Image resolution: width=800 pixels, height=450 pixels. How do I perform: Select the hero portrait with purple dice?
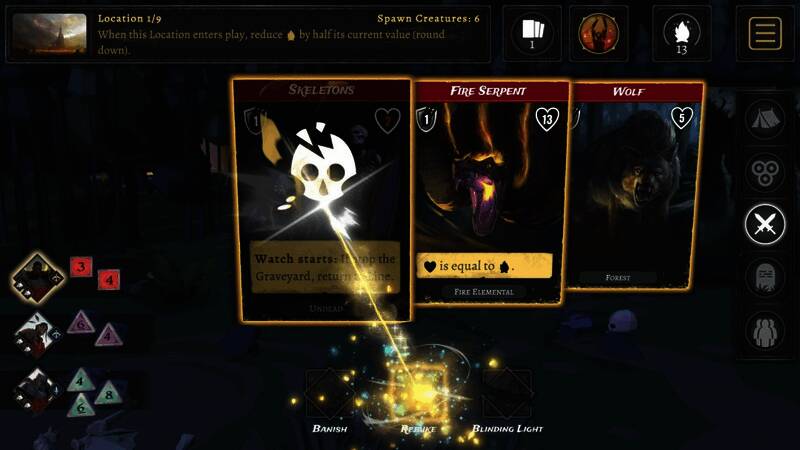(x=39, y=332)
